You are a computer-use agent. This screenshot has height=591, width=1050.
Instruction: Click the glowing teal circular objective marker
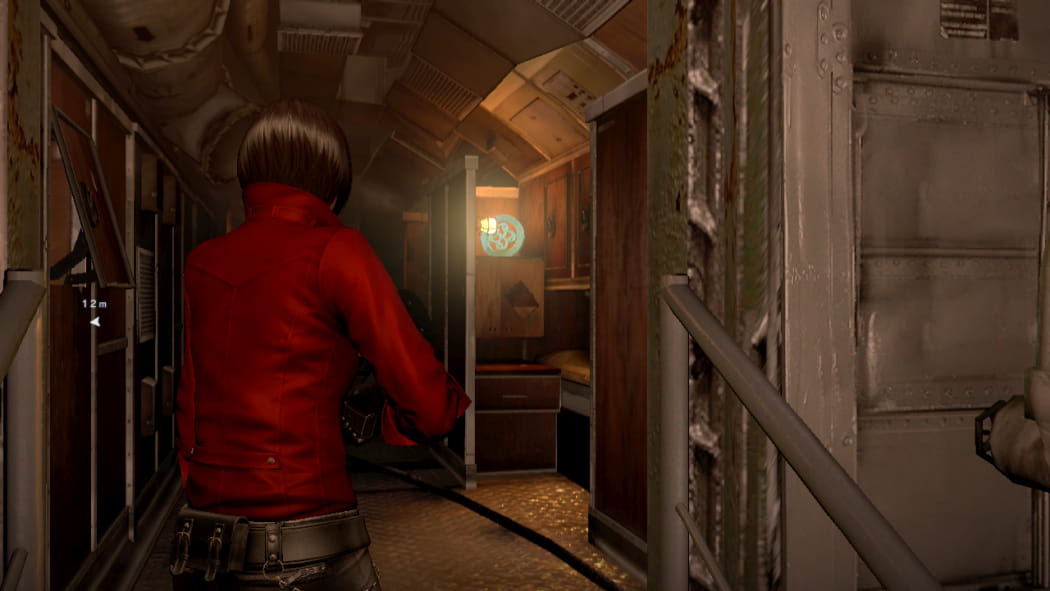[502, 236]
